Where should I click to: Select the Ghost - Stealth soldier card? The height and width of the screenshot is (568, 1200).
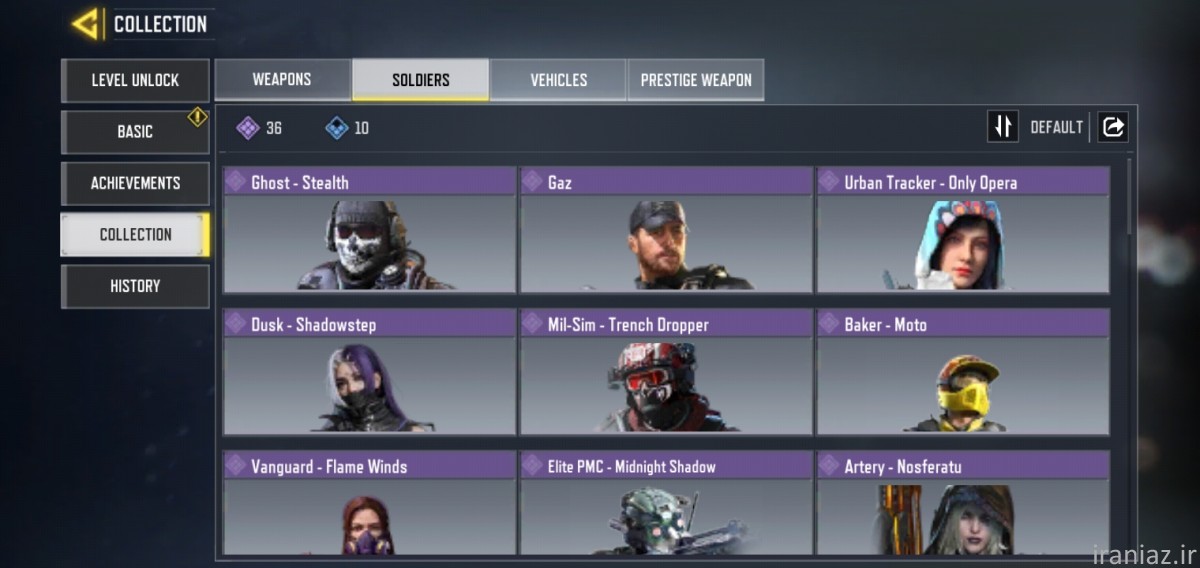(369, 230)
